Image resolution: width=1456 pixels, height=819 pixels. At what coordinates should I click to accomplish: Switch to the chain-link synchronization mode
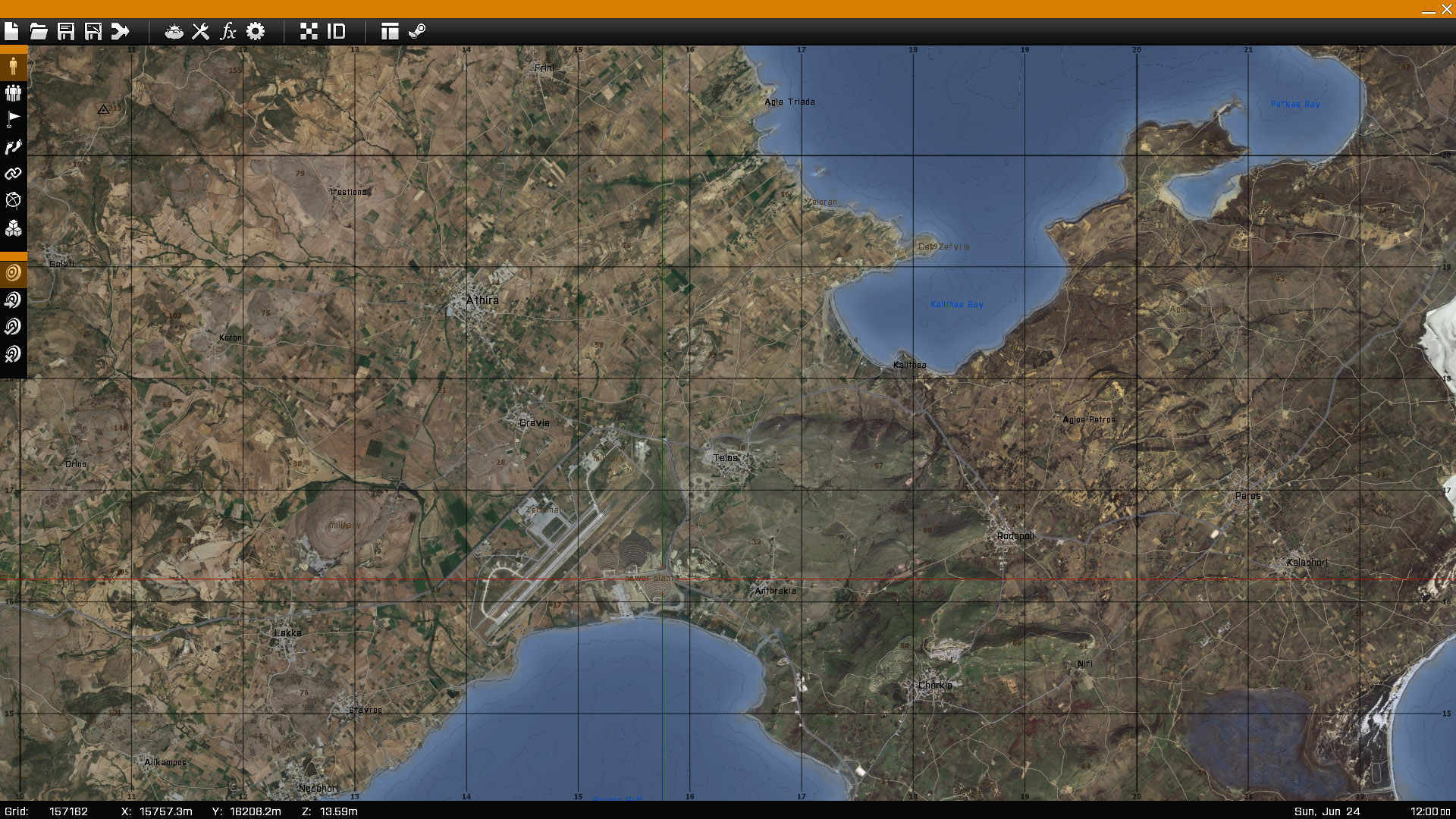point(13,174)
